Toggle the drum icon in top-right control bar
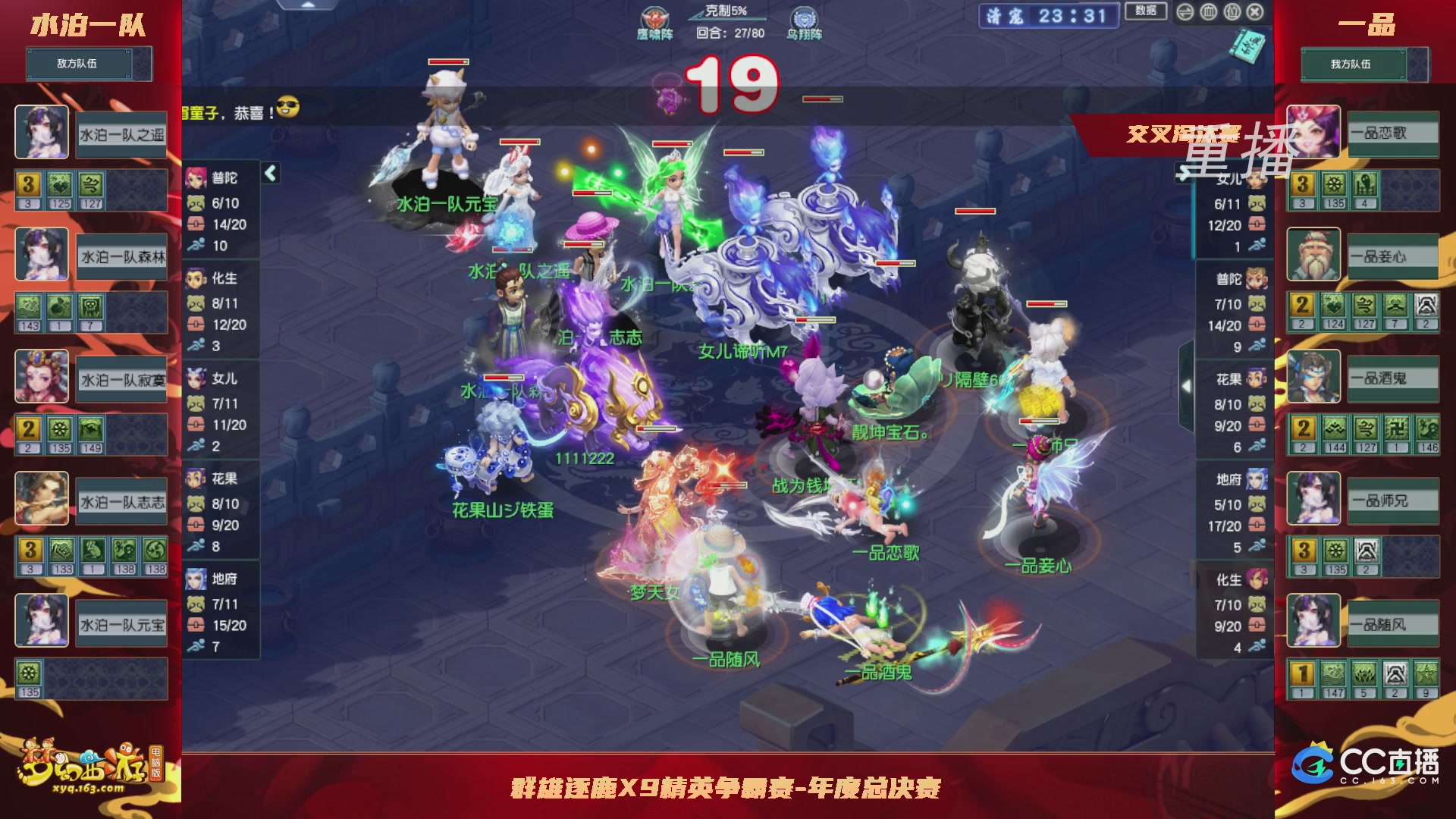This screenshot has width=1456, height=819. click(1208, 13)
